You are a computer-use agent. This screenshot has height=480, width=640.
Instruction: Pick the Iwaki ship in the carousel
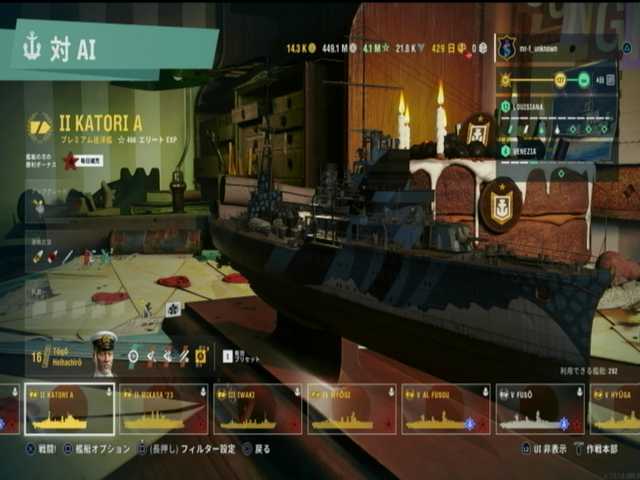point(257,409)
